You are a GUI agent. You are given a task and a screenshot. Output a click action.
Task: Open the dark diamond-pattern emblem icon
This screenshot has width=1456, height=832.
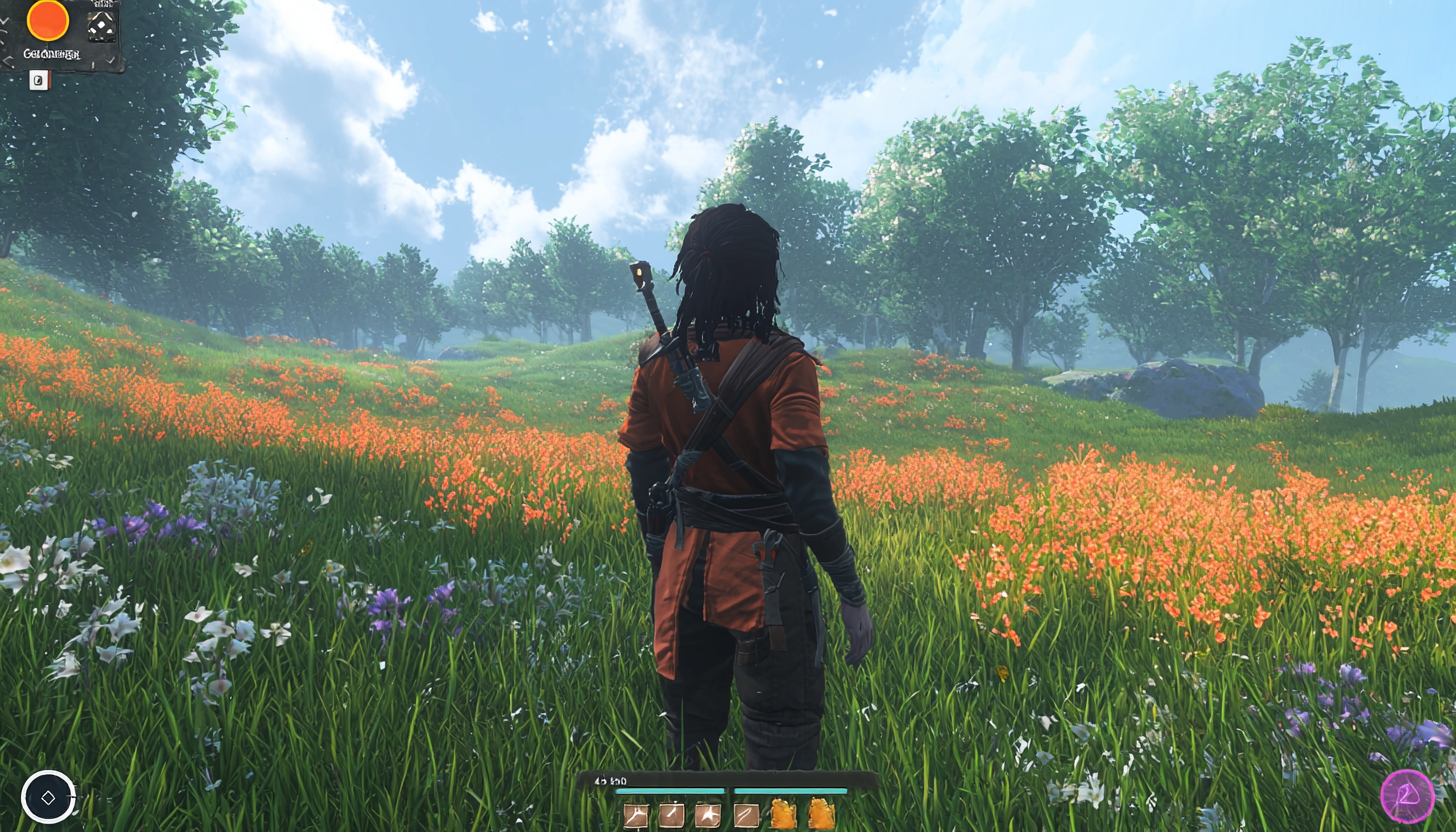(x=101, y=25)
